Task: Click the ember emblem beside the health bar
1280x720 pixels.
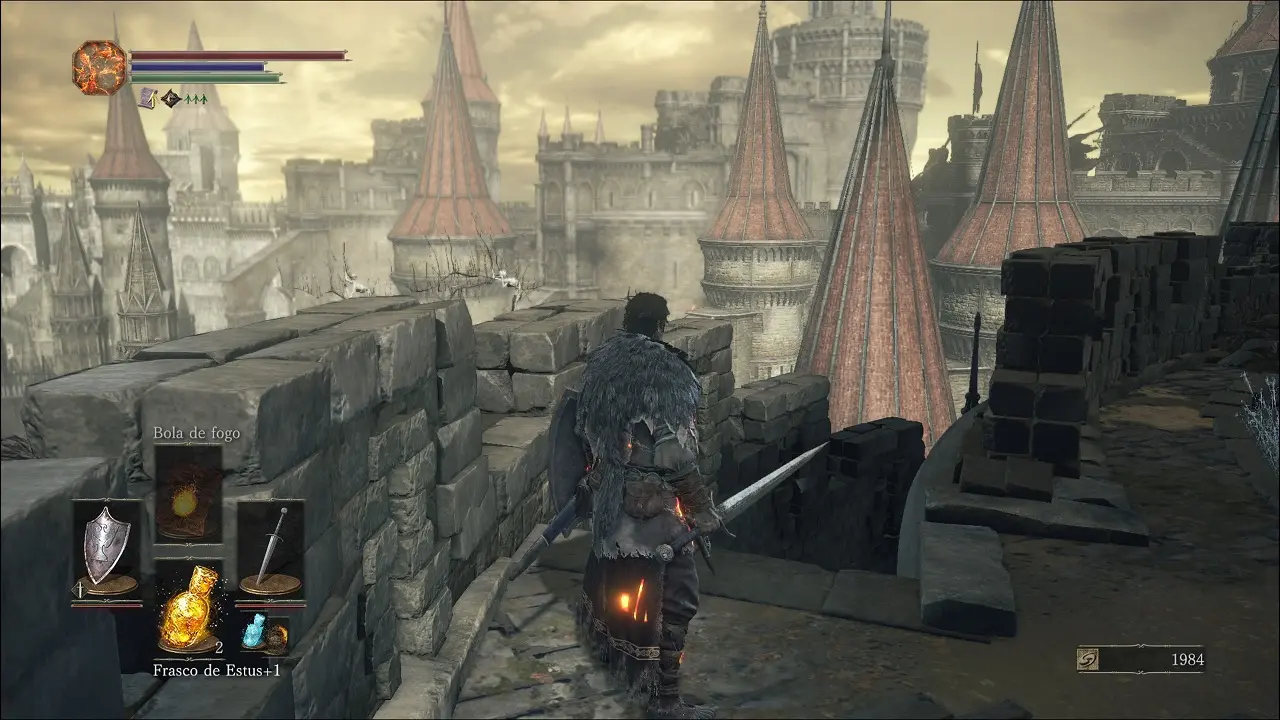Action: click(99, 67)
